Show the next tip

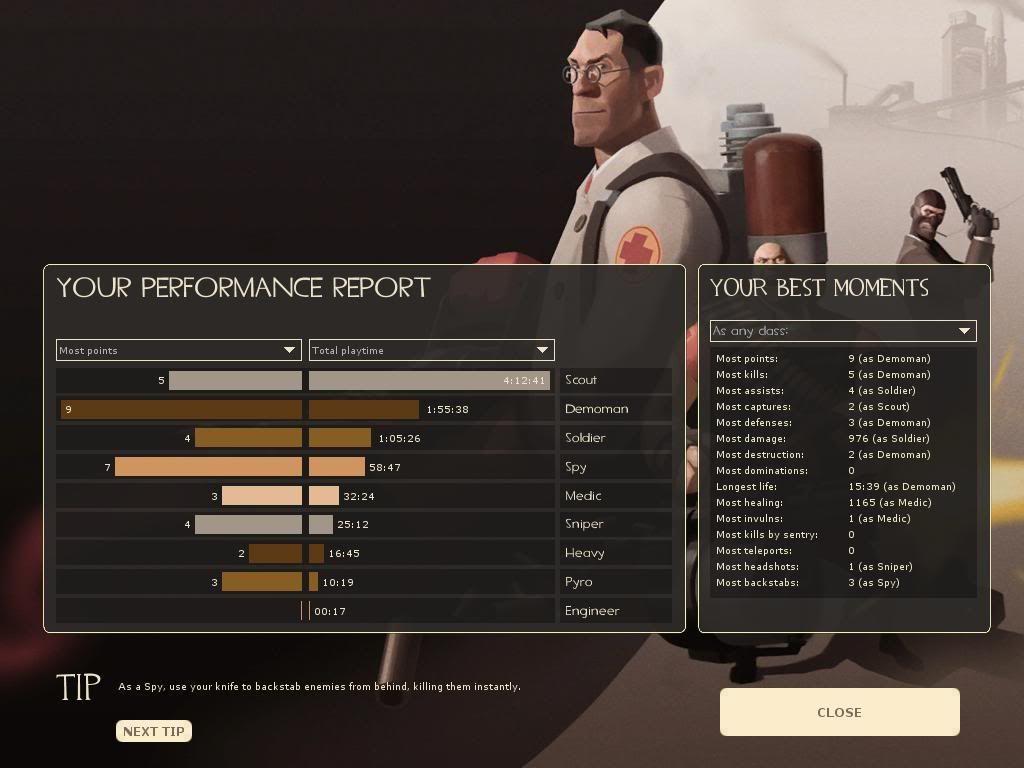tap(153, 731)
